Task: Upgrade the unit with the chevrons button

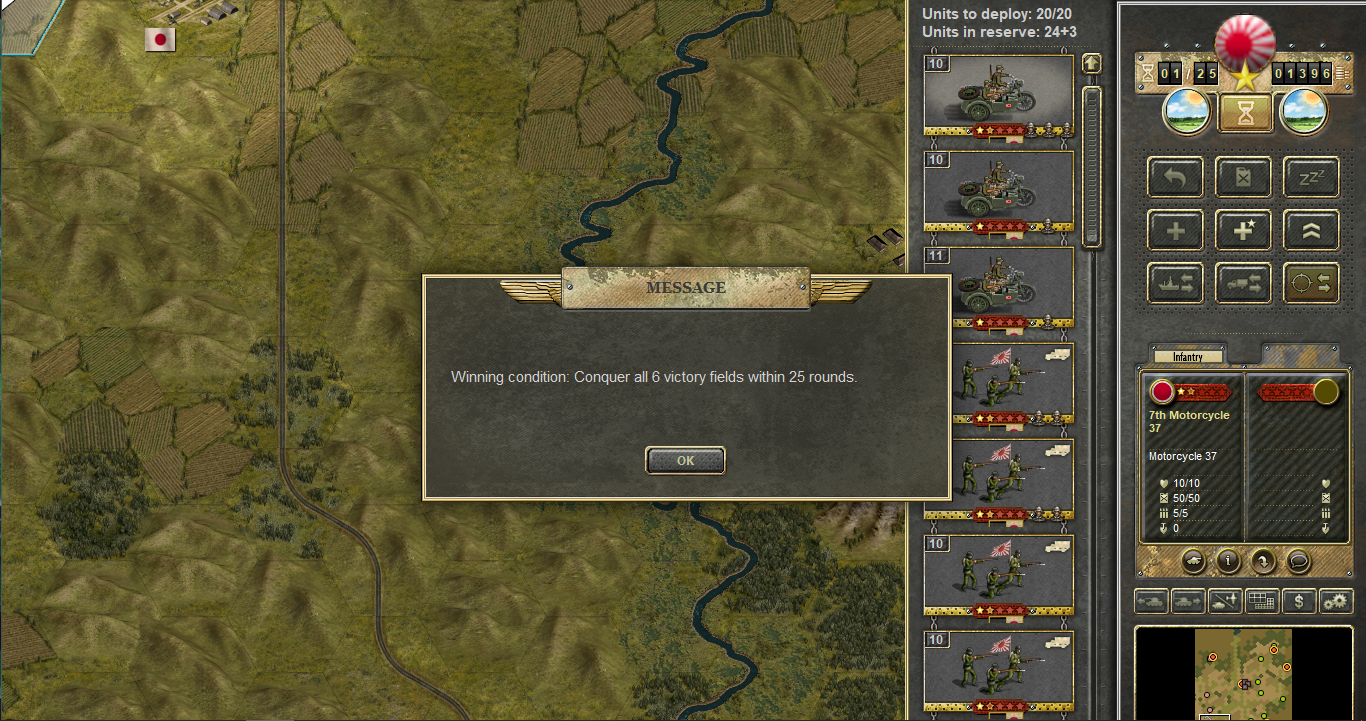Action: (1311, 231)
